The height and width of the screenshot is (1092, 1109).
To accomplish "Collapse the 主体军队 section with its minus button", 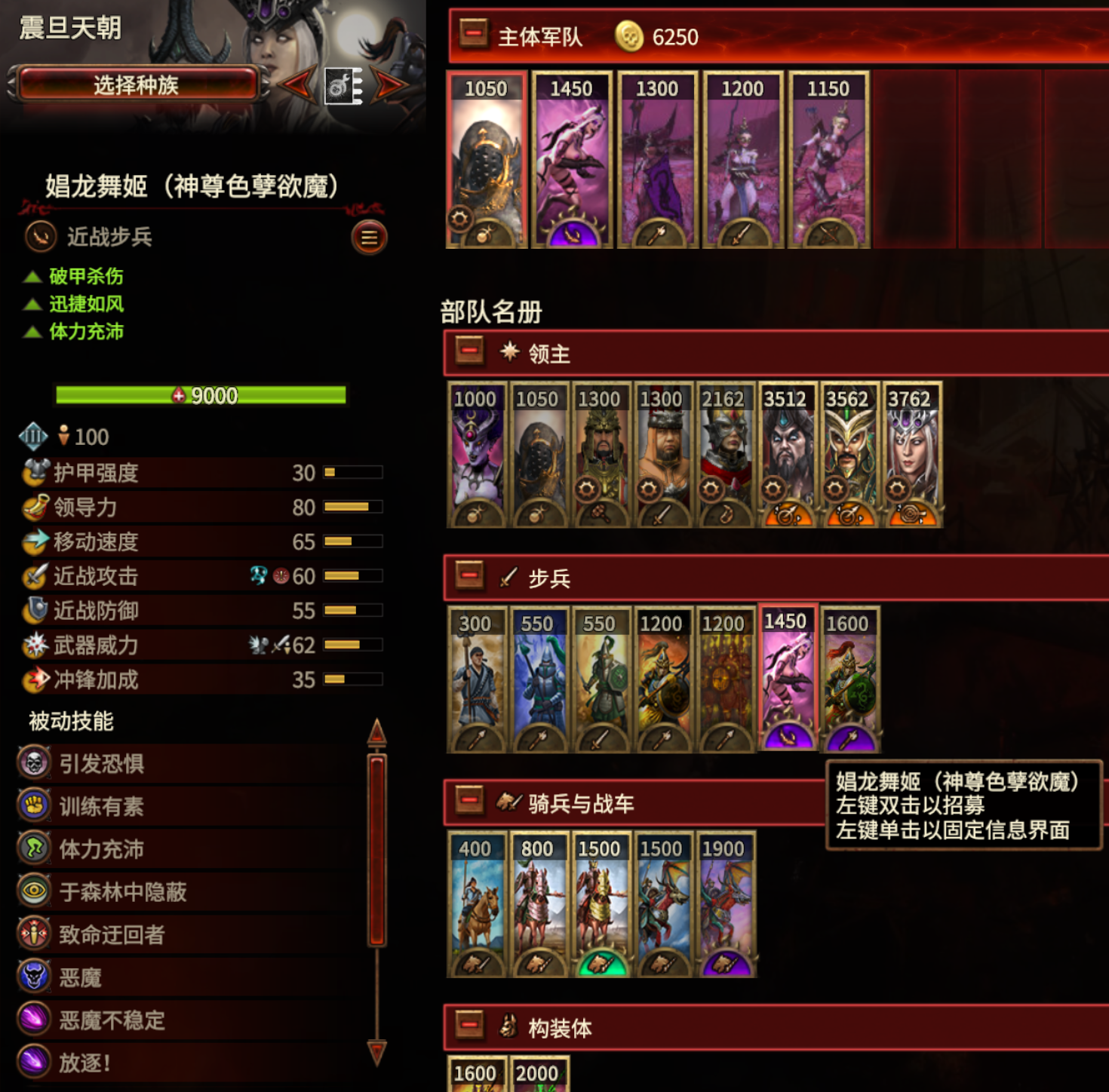I will click(472, 35).
